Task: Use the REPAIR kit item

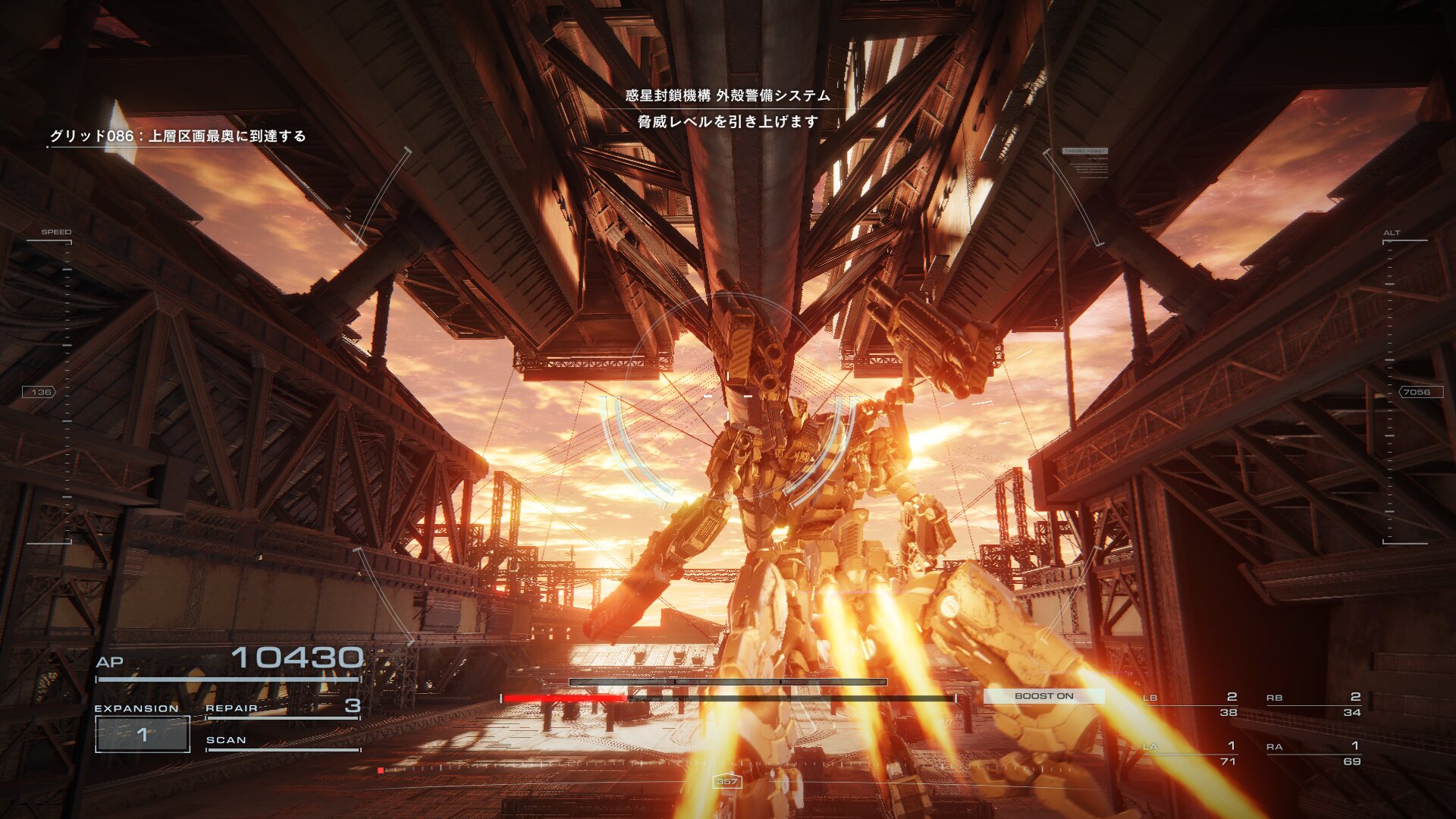Action: coord(282,708)
